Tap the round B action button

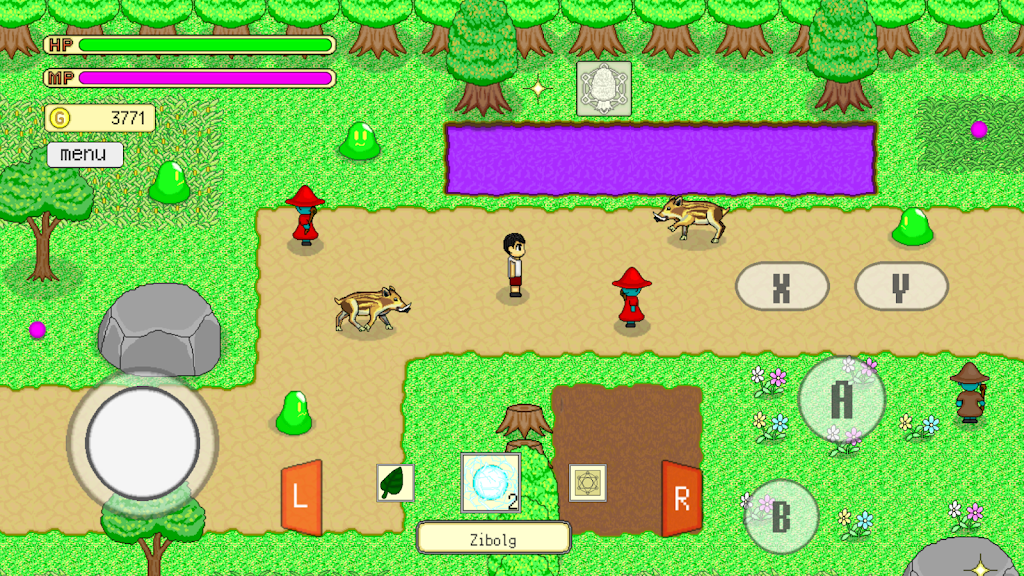(x=781, y=517)
